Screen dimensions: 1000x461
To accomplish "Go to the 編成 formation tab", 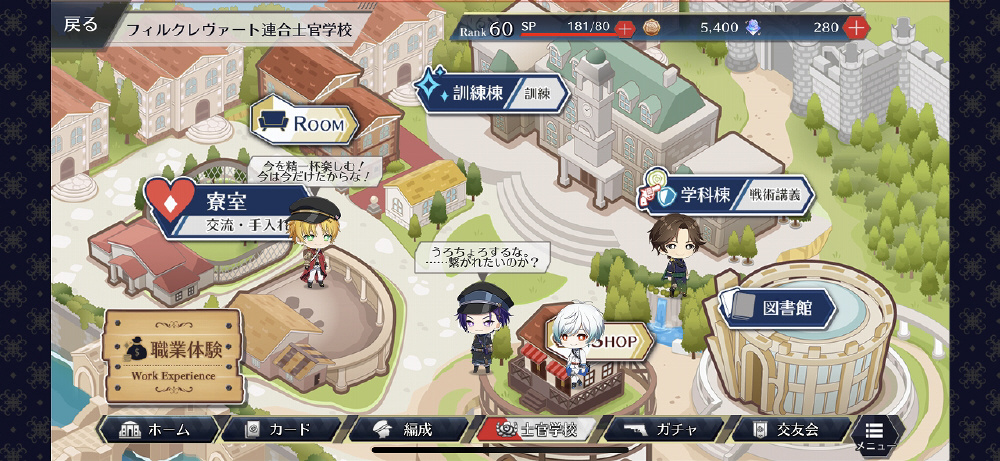I will (x=407, y=429).
